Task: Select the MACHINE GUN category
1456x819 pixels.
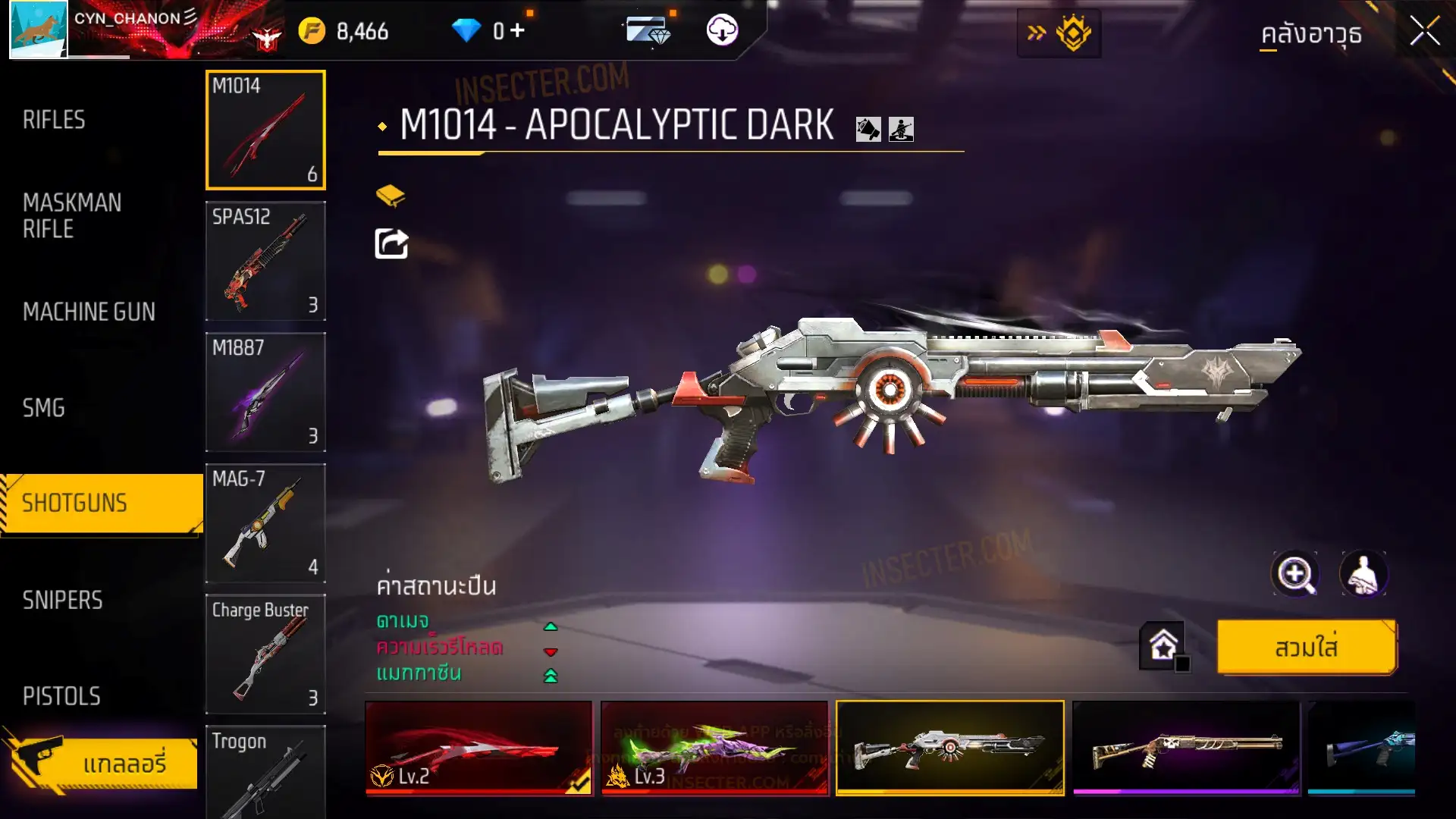Action: click(89, 312)
